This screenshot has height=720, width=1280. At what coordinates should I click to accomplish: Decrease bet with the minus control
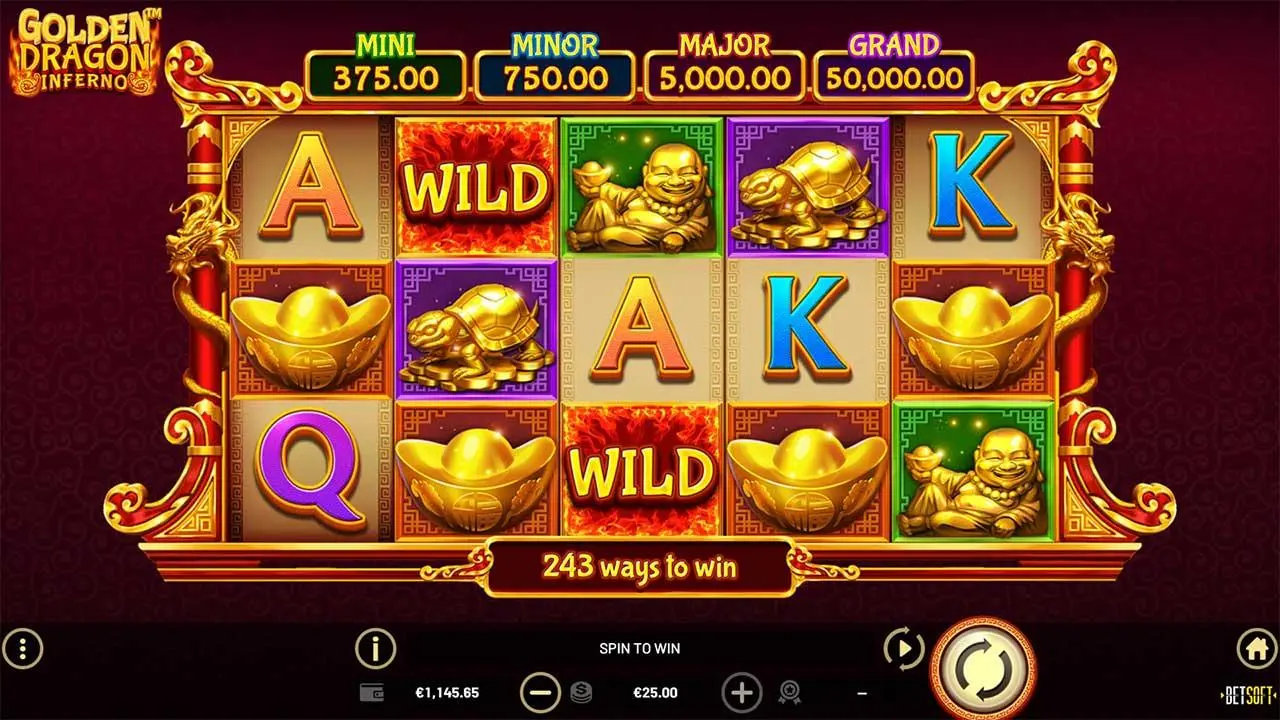[x=538, y=692]
